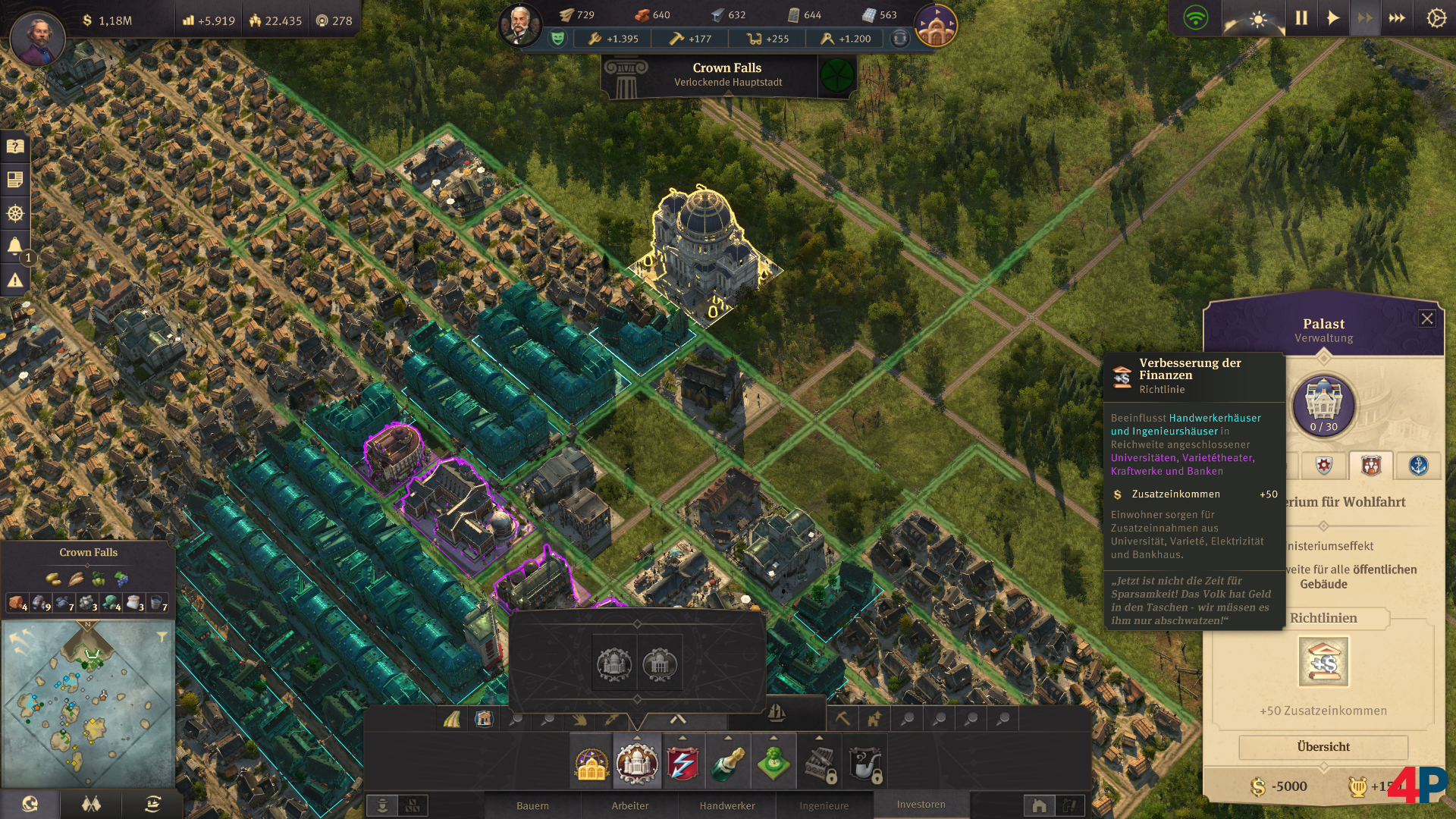The width and height of the screenshot is (1456, 819).
Task: Open the Übersicht overview button
Action: (1323, 747)
